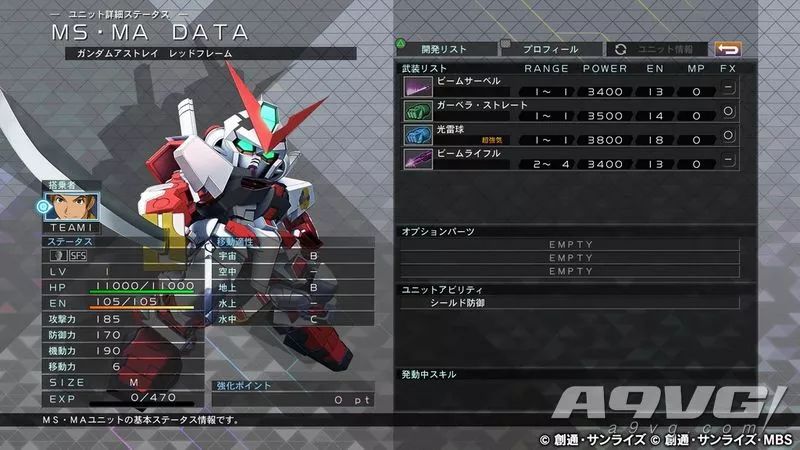
Task: Select the 光雷球 weapon row
Action: [x=570, y=134]
